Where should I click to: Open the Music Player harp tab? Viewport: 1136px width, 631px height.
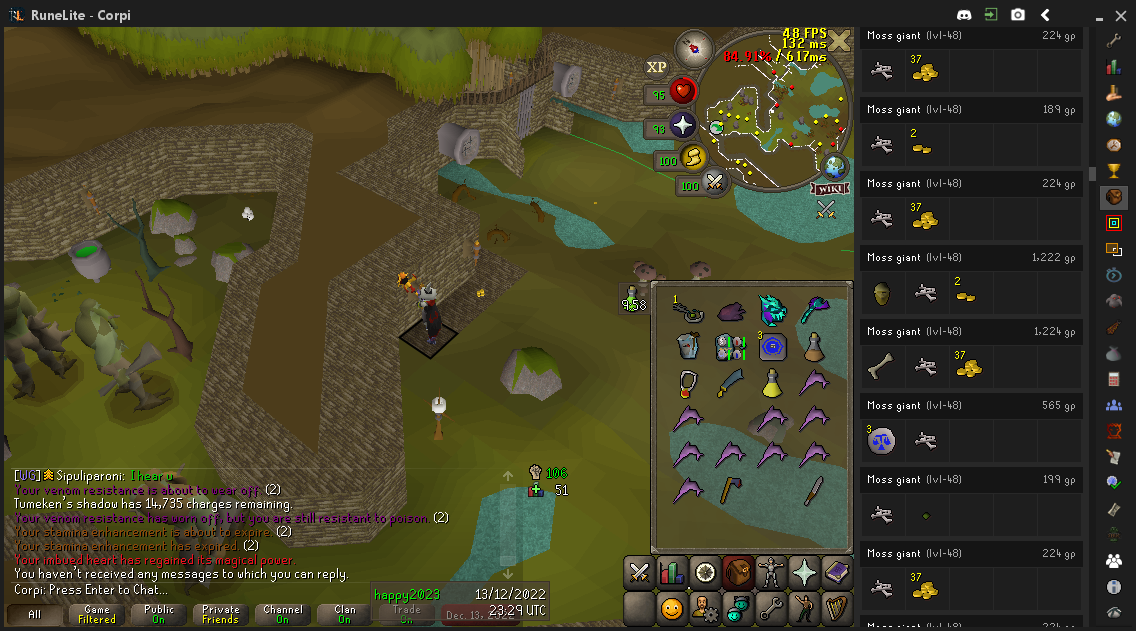(x=836, y=607)
